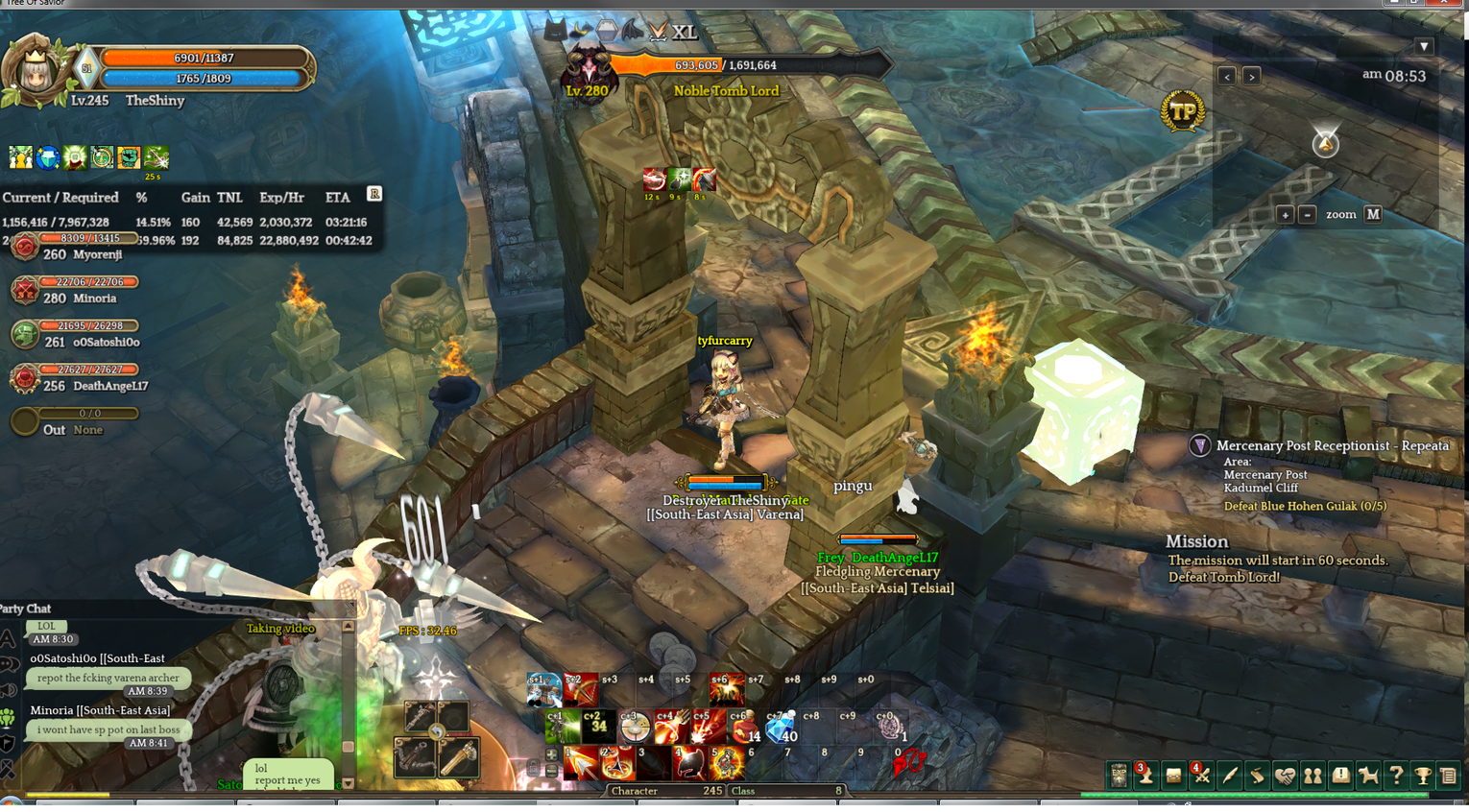This screenshot has width=1469, height=812.
Task: Zoom in the minimap with plus button
Action: (x=1285, y=215)
